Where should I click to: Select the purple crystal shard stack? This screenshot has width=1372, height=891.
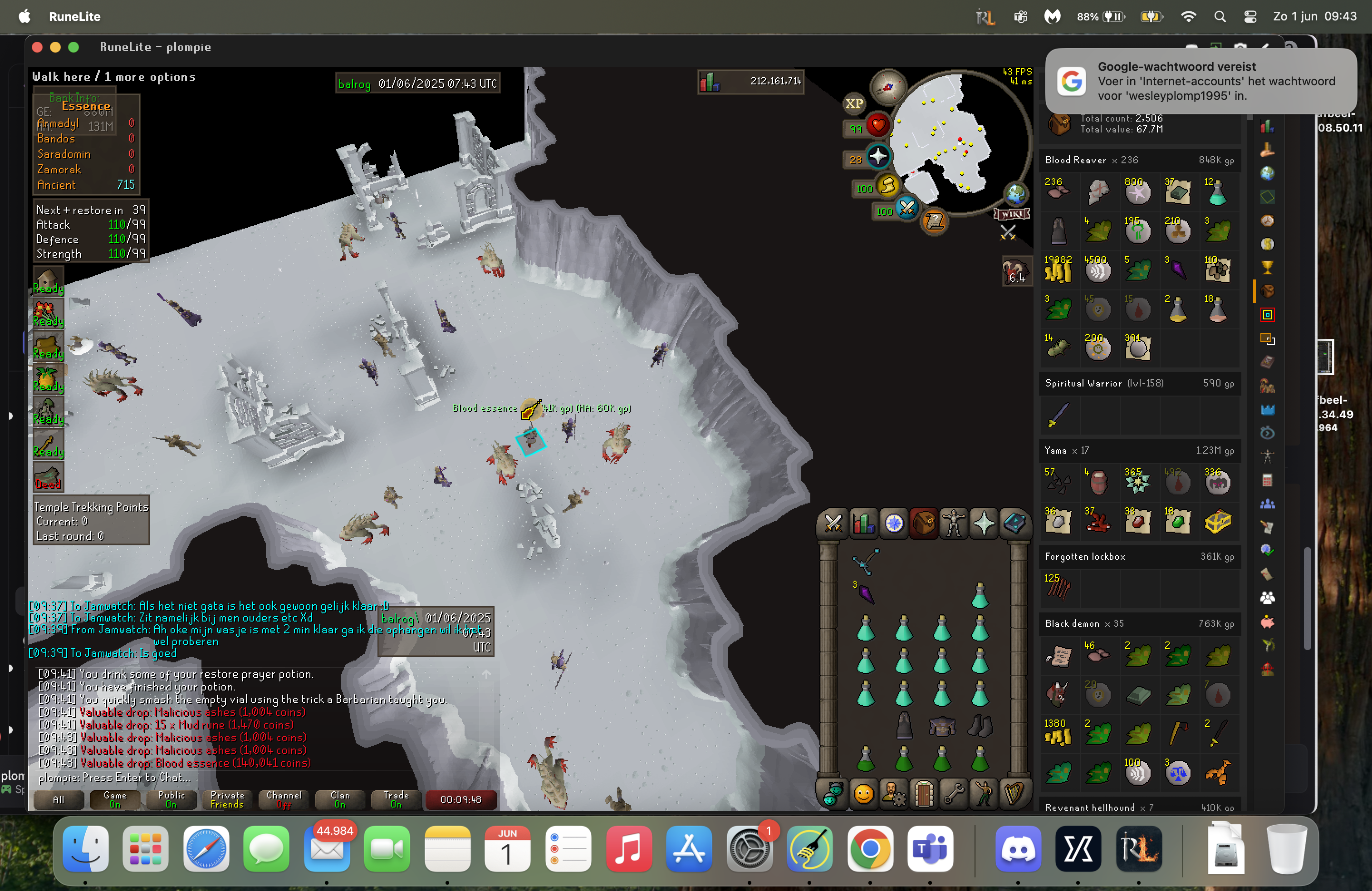coord(865,593)
